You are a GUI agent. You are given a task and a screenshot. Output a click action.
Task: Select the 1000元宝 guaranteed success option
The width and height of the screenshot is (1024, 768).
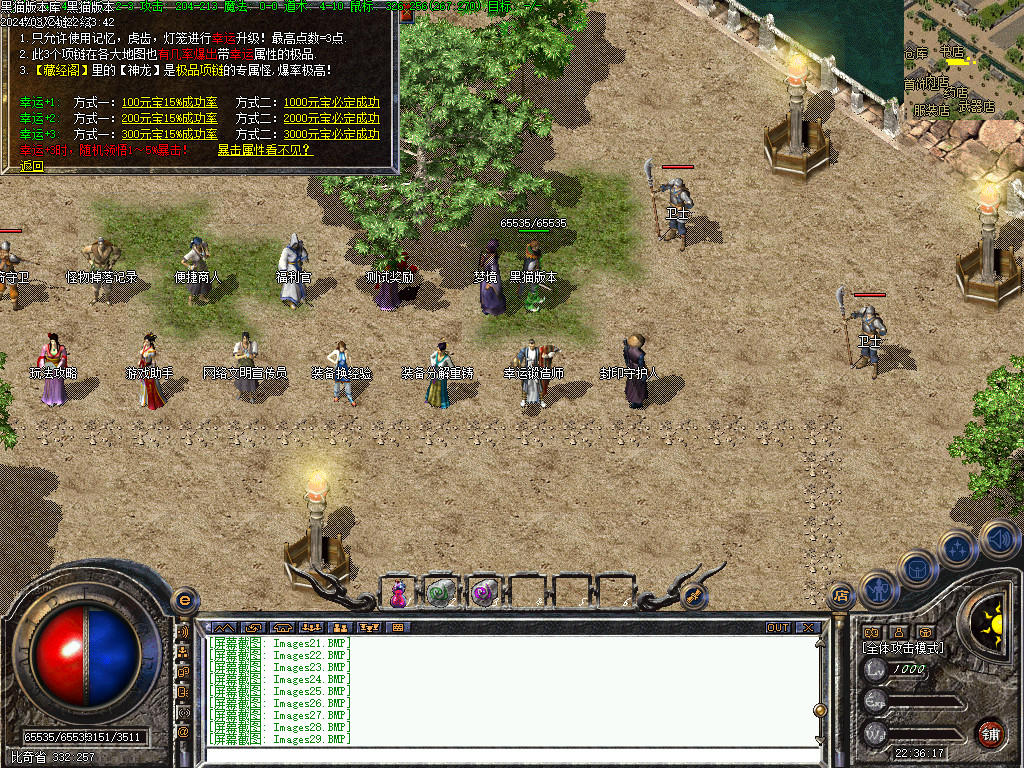coord(331,103)
